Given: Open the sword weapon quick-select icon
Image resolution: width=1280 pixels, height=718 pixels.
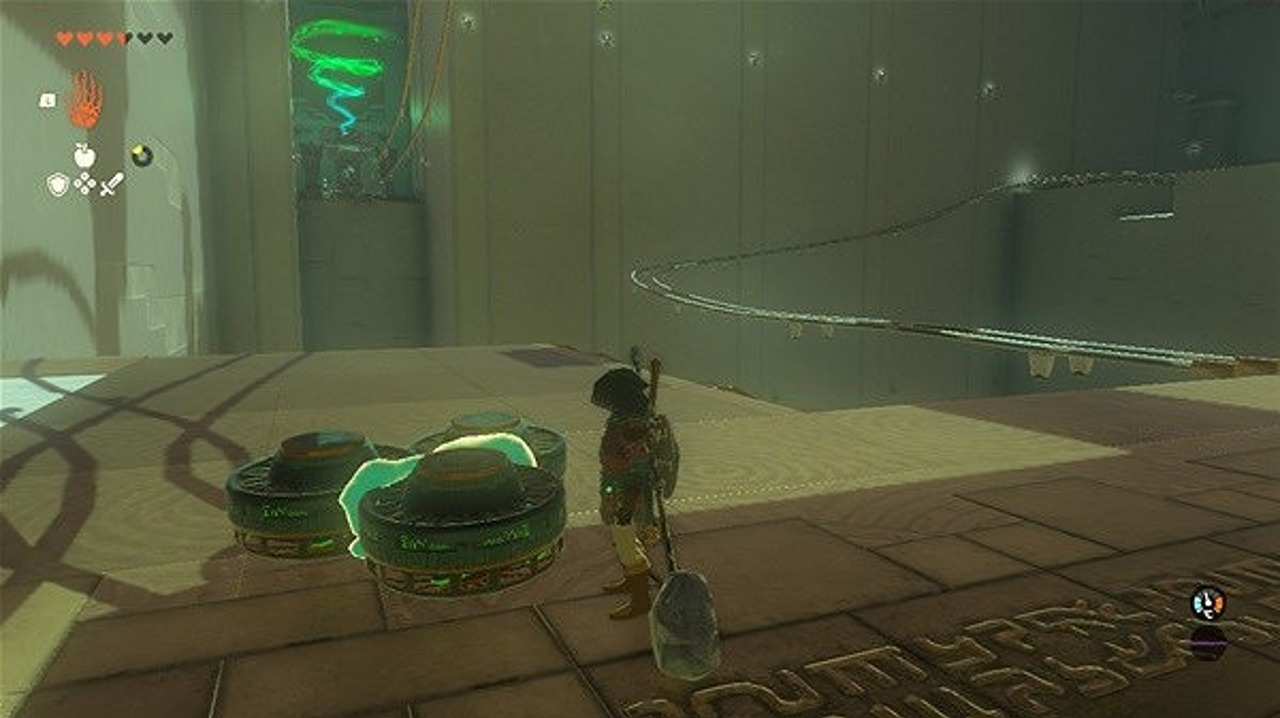Looking at the screenshot, I should pos(112,184).
